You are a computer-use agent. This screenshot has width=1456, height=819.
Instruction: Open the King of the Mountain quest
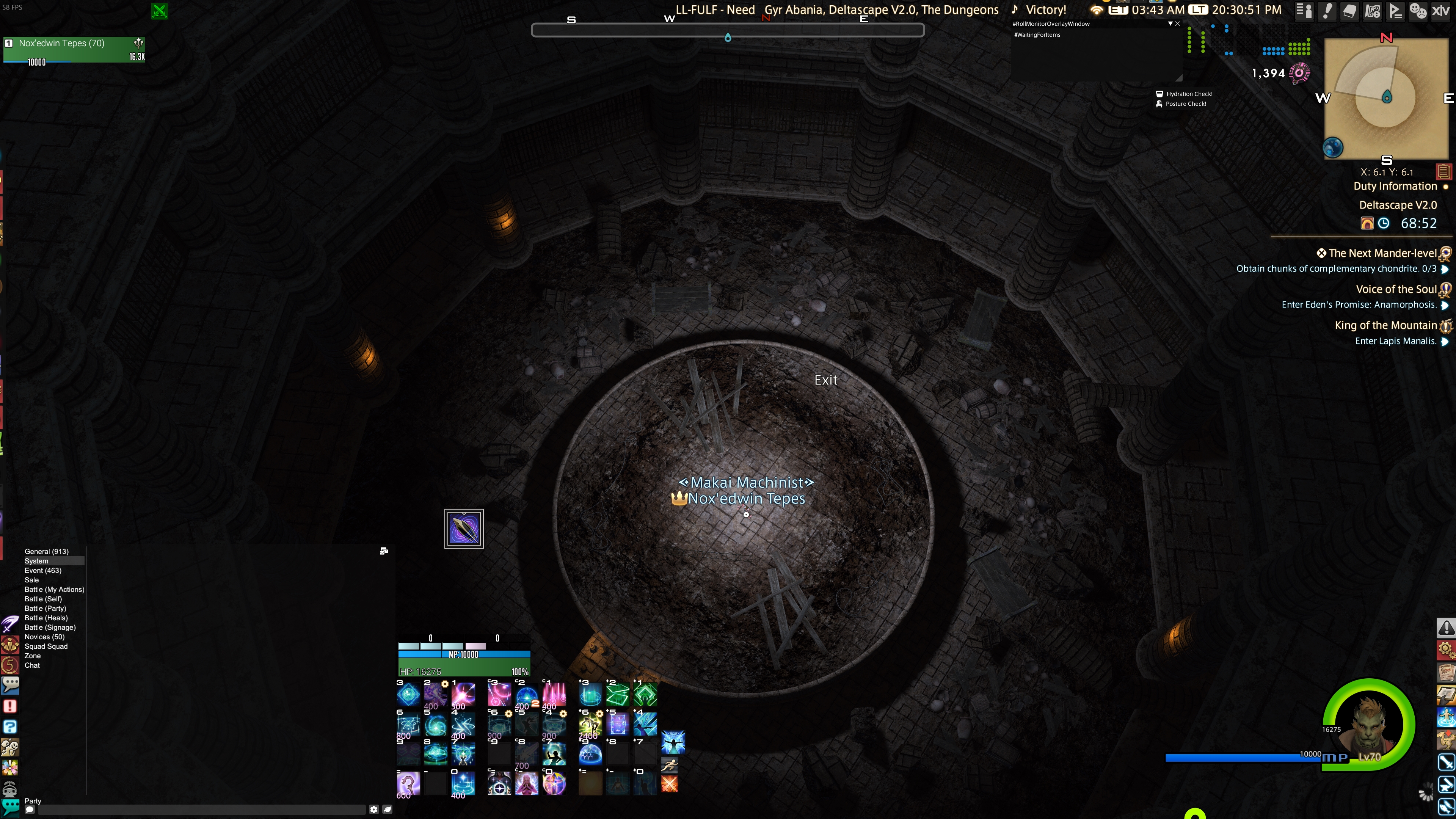coord(1385,326)
